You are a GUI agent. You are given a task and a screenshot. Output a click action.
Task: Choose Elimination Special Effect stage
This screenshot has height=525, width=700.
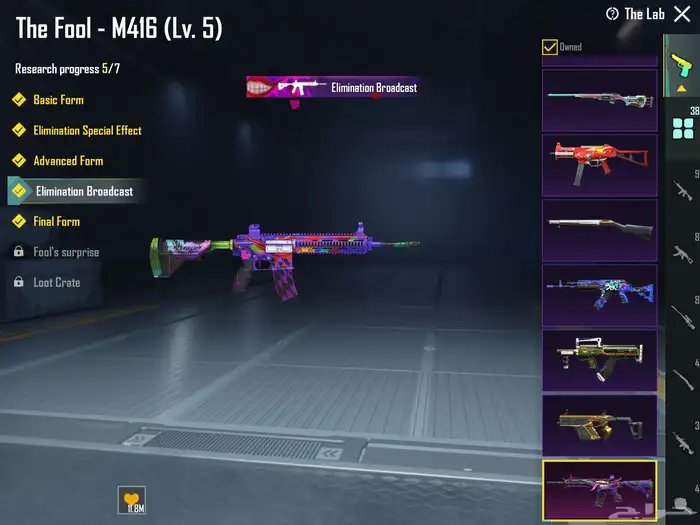tap(86, 130)
